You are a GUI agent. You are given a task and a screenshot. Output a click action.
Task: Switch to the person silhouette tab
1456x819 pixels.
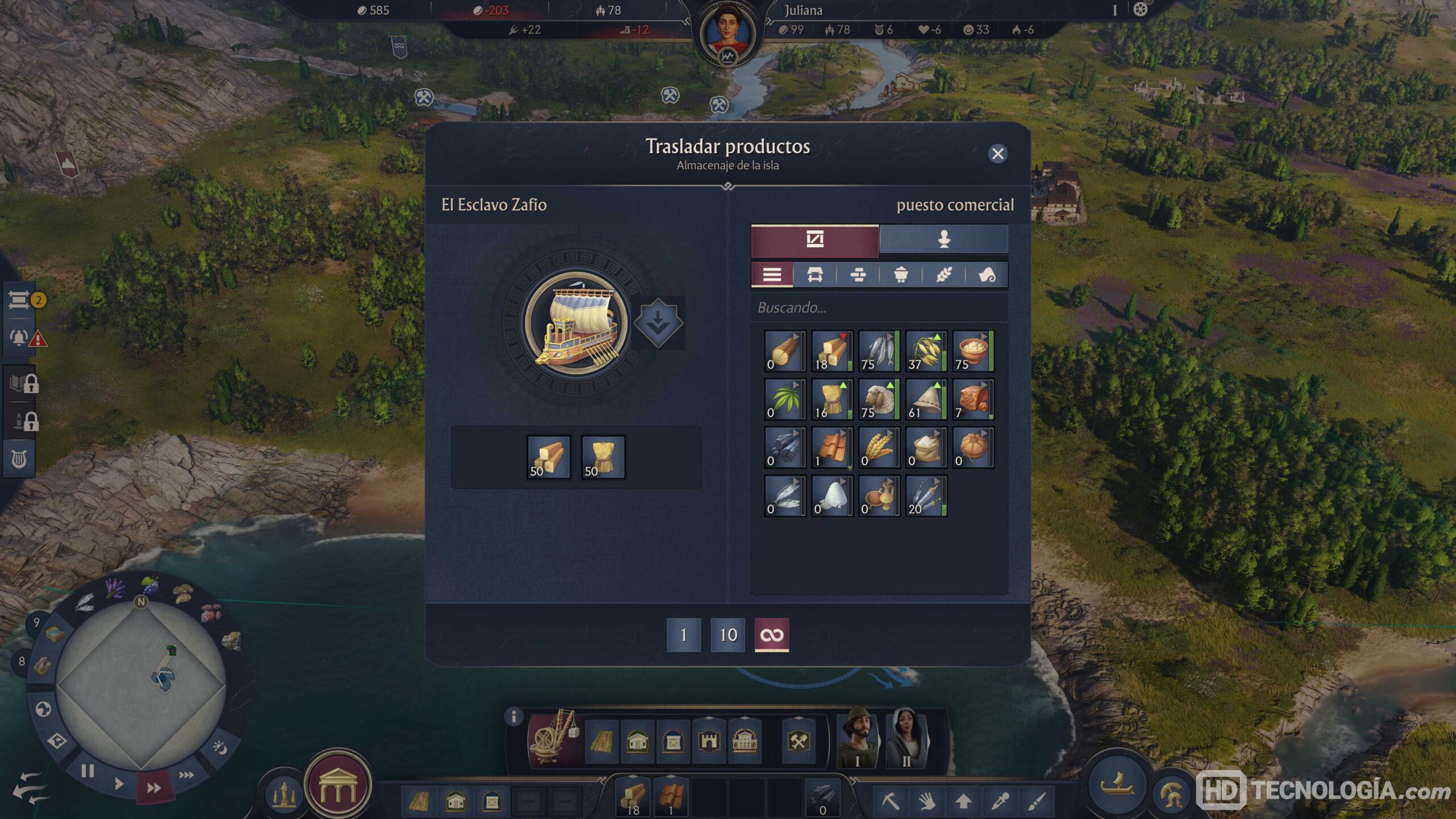(944, 239)
